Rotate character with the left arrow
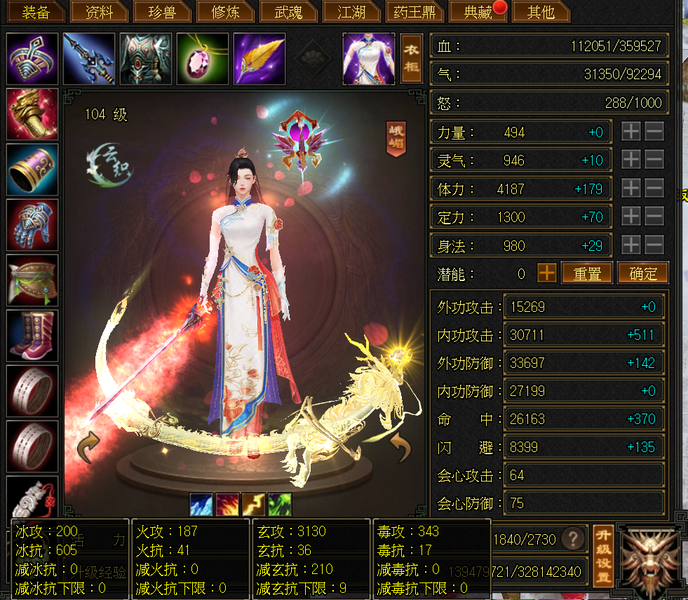The image size is (688, 600). [x=88, y=447]
